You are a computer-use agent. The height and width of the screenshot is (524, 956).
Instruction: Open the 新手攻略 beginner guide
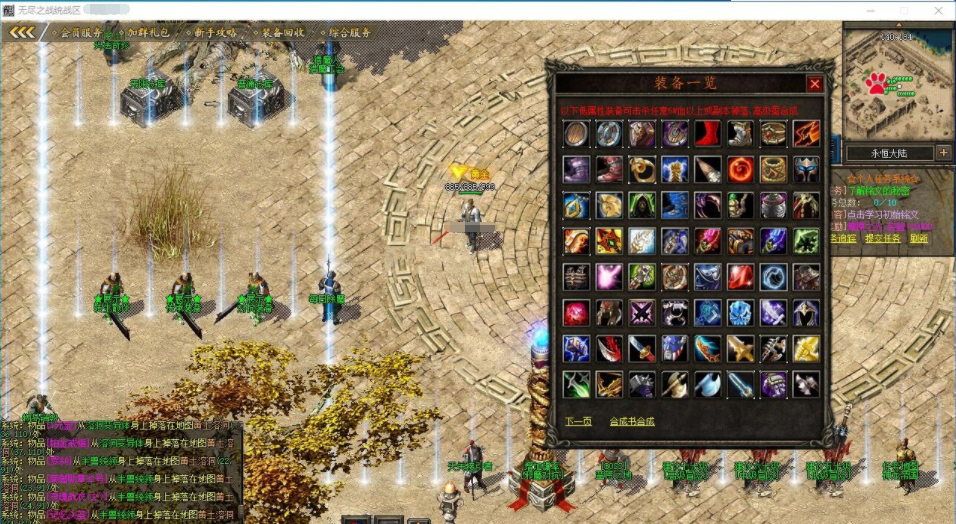(216, 32)
